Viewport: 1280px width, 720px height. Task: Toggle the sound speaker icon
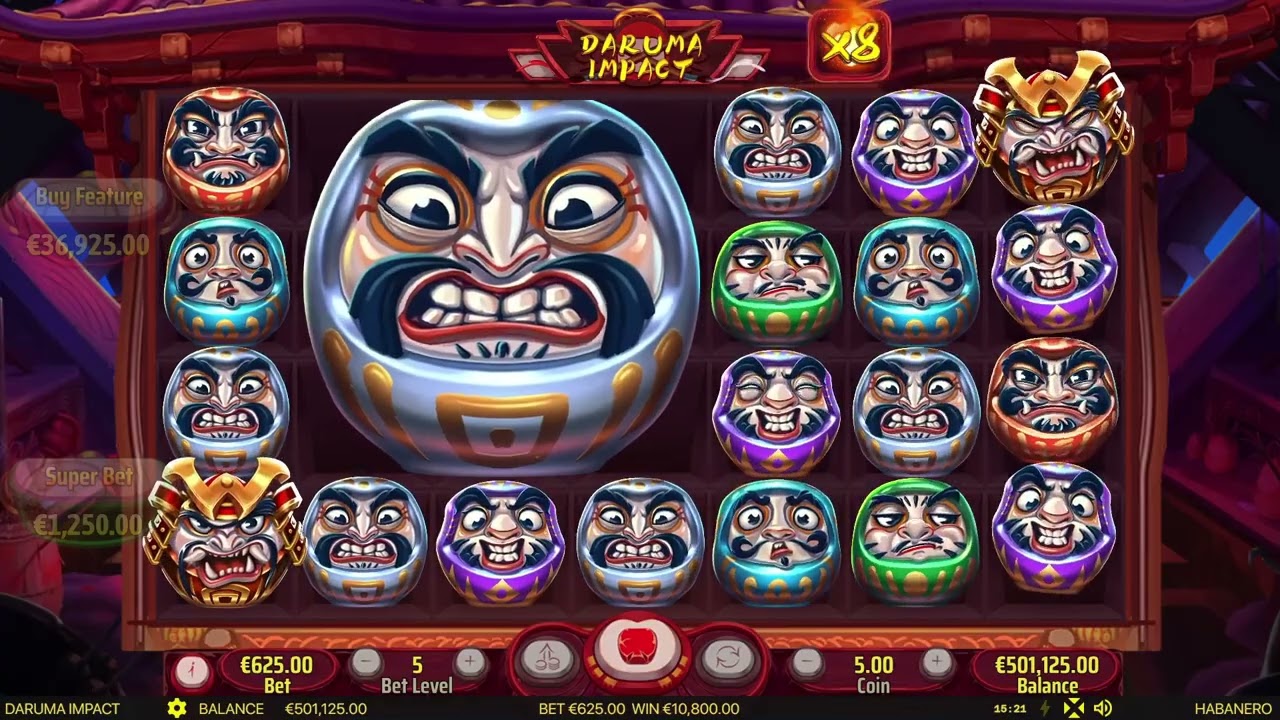pos(1103,709)
